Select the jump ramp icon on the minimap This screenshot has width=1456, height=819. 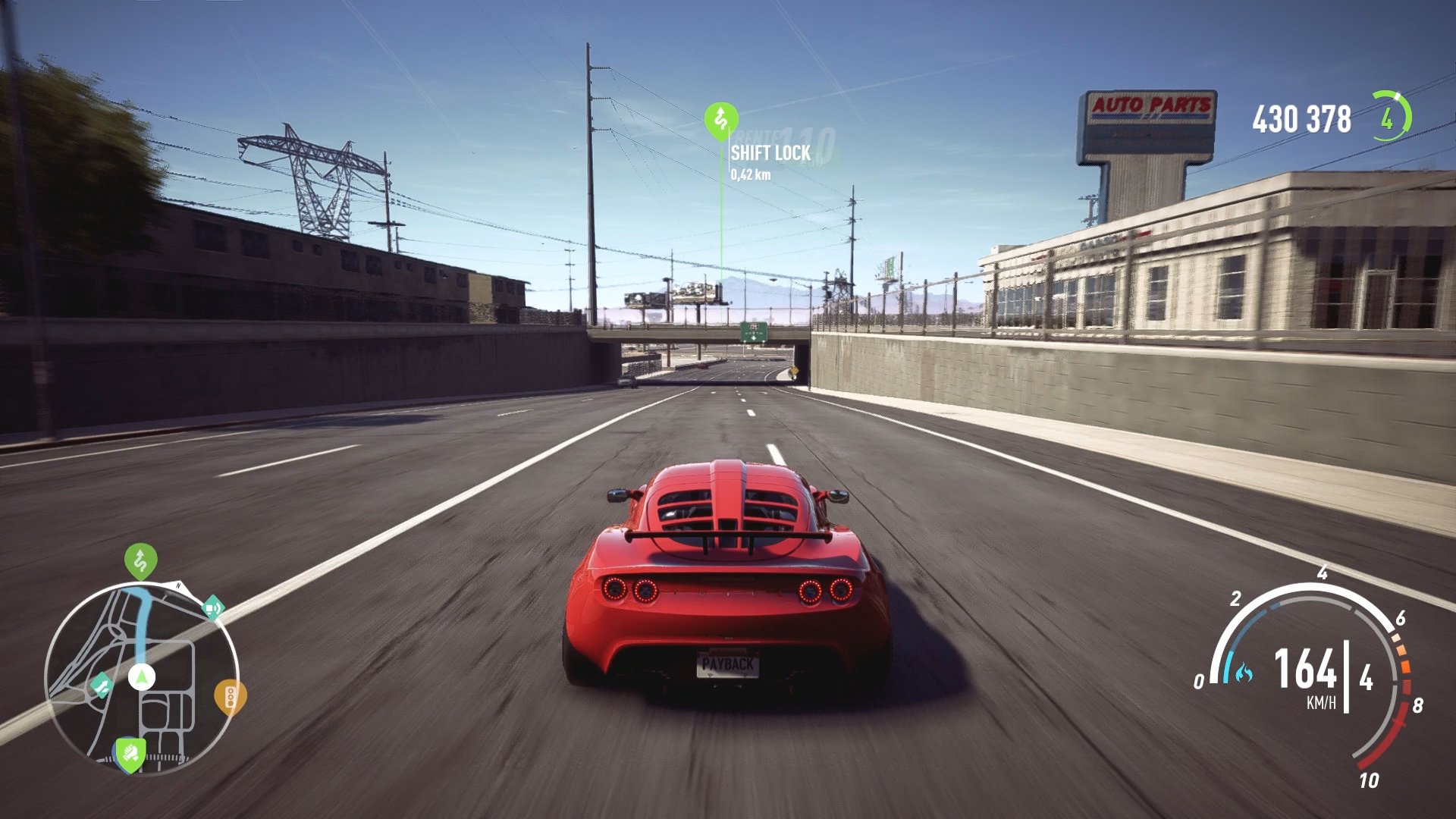click(x=102, y=684)
